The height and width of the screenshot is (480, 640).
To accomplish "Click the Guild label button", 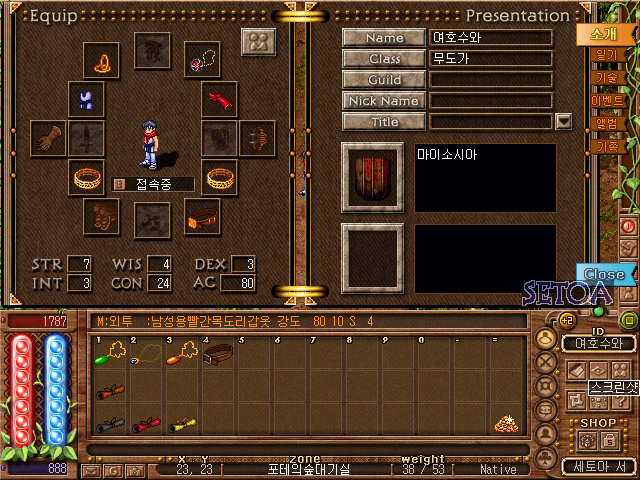I will coord(384,80).
